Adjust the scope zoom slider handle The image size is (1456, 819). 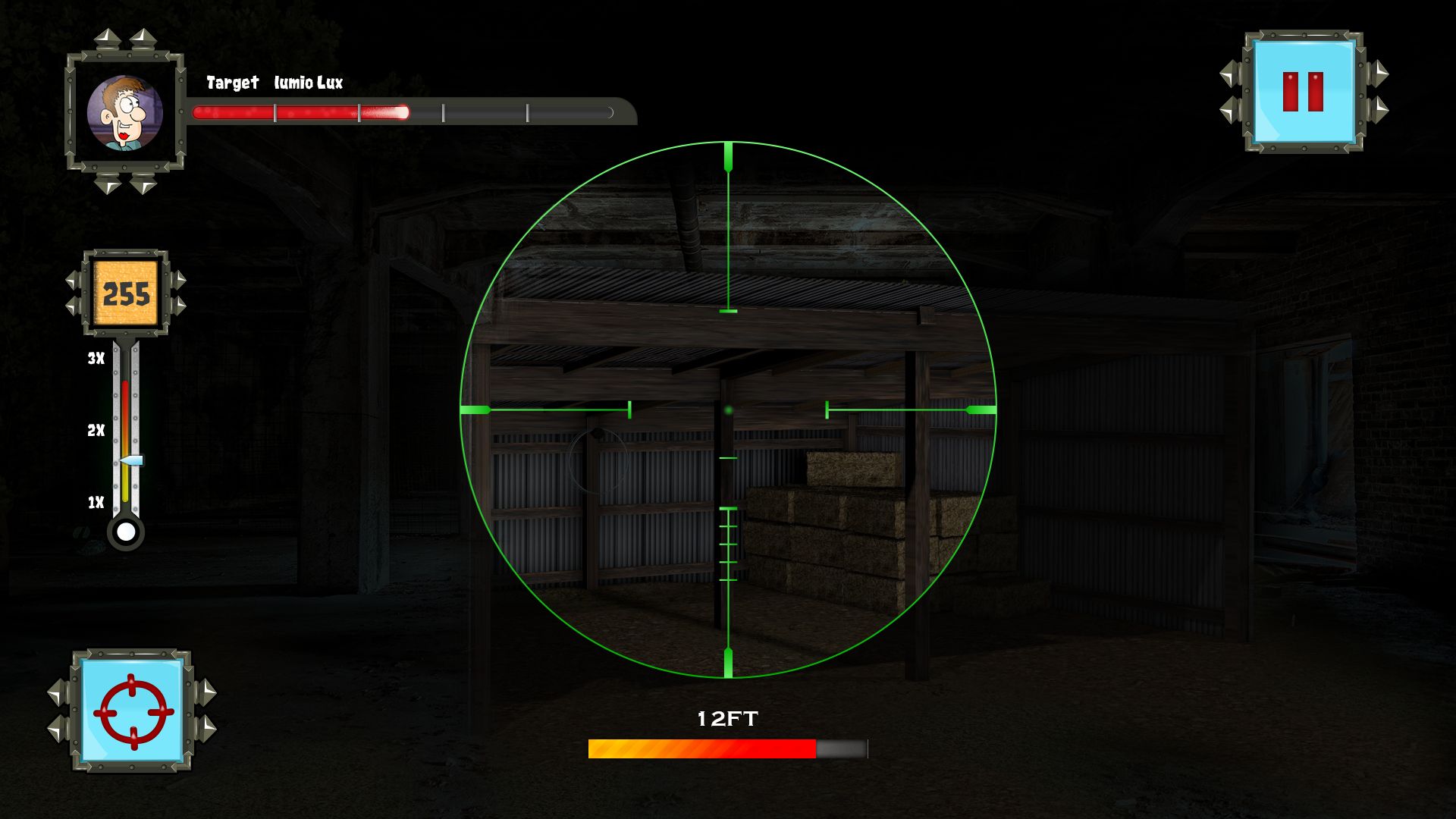click(132, 460)
